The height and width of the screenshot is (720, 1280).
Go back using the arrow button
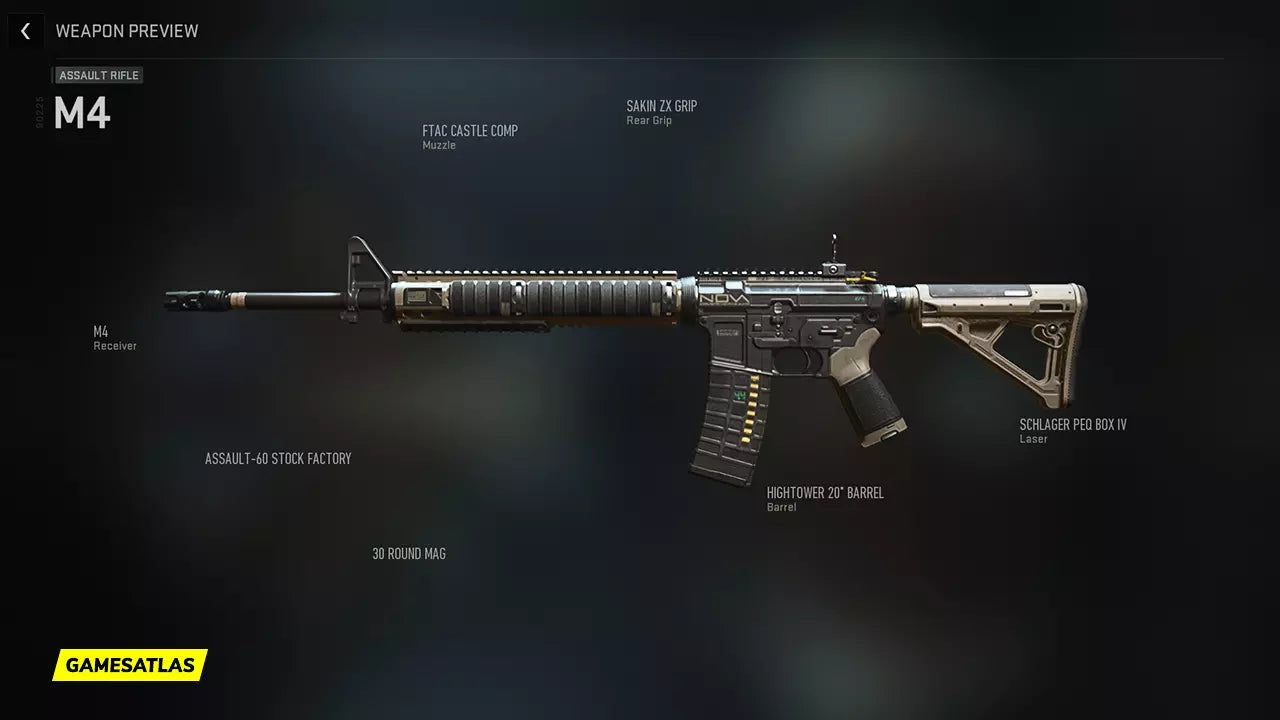26,31
